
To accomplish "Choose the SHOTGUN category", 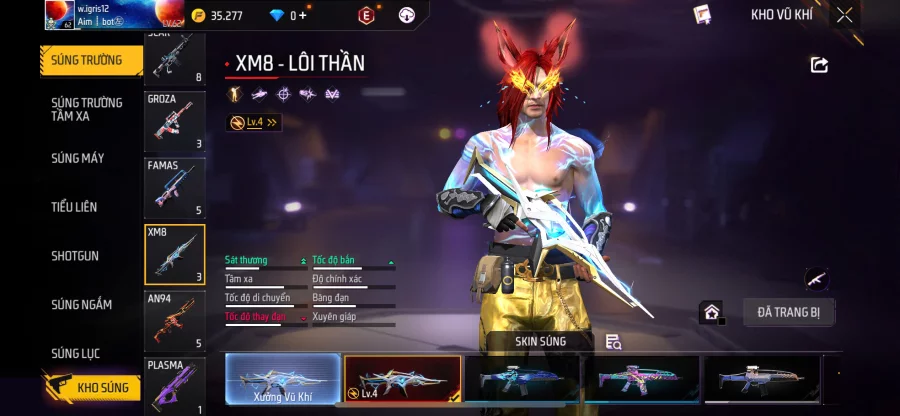I will pos(75,256).
